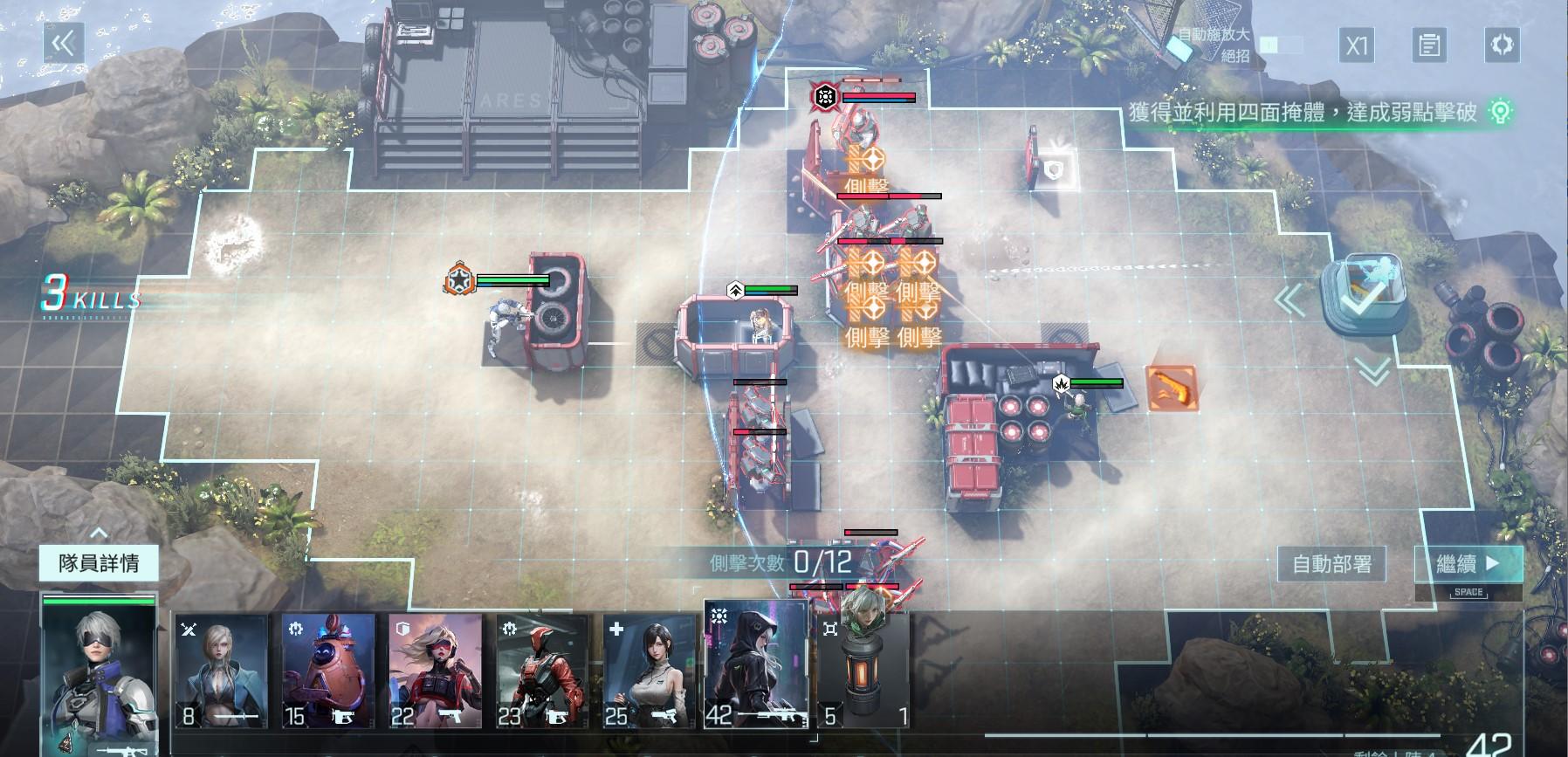1568x757 pixels.
Task: Toggle the auto-ultimate (自動施放大絕招) switch
Action: pos(1283,45)
